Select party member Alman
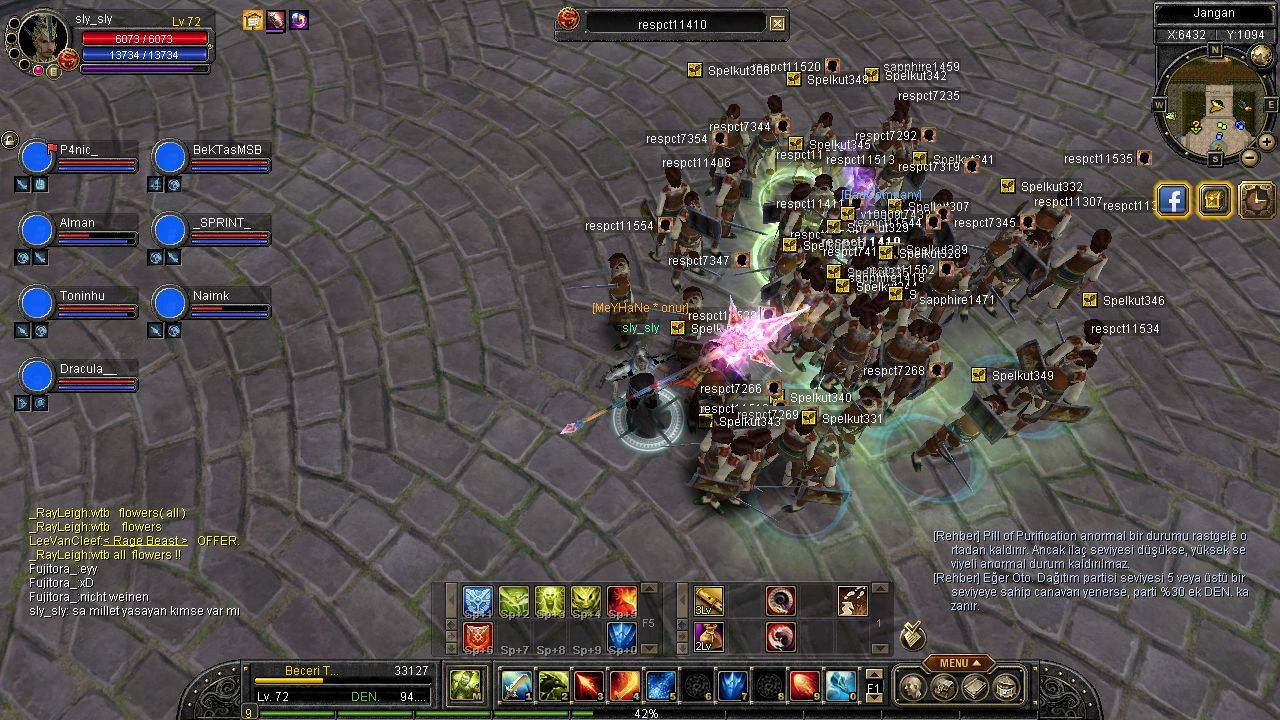 (x=37, y=231)
